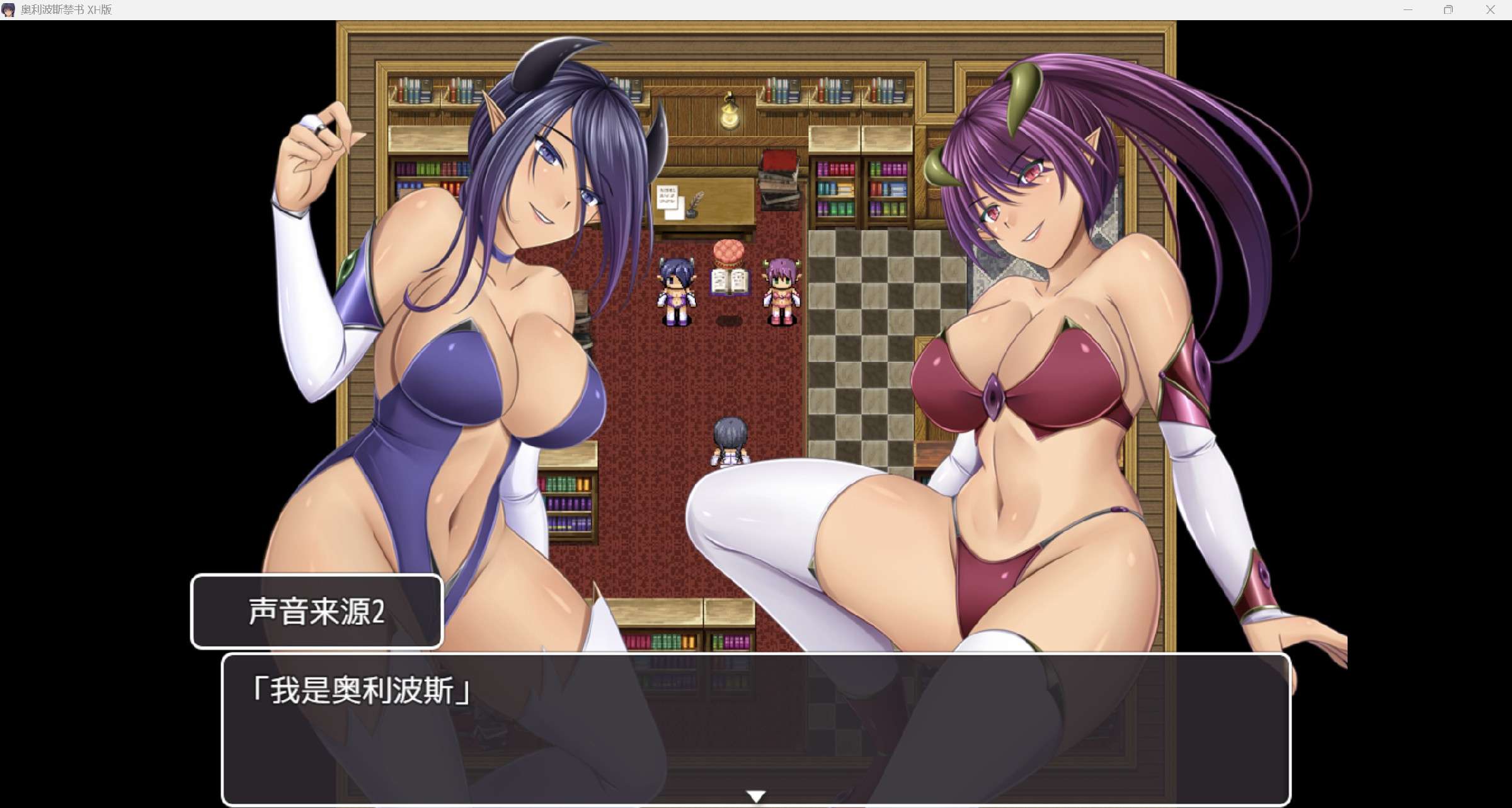
Task: Close the game window
Action: click(1490, 10)
